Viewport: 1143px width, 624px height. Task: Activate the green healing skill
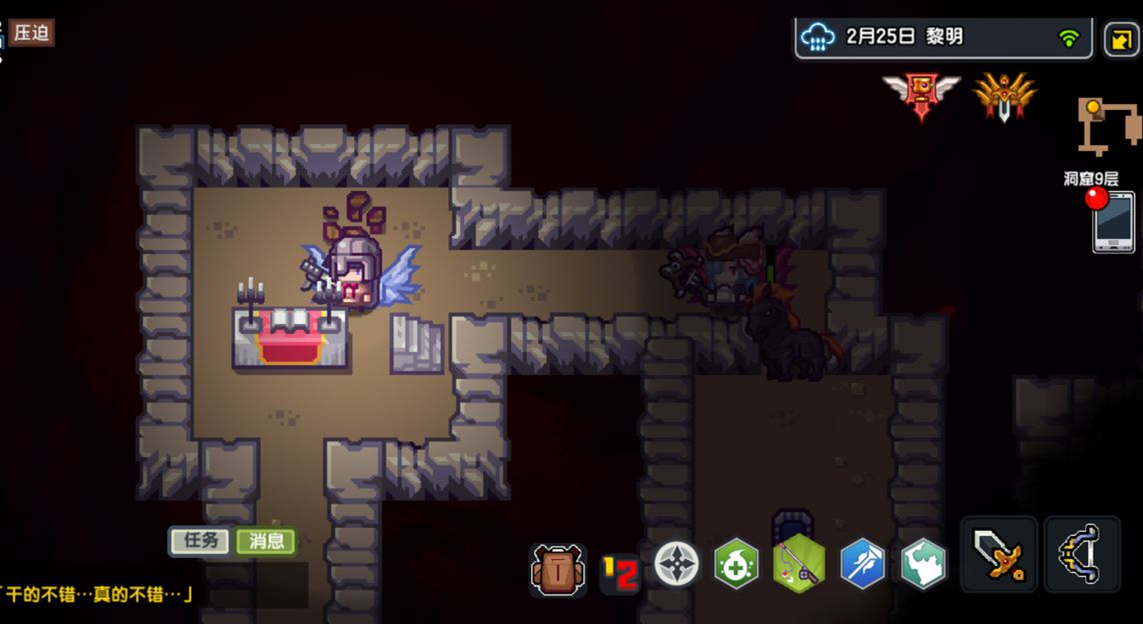coord(737,565)
